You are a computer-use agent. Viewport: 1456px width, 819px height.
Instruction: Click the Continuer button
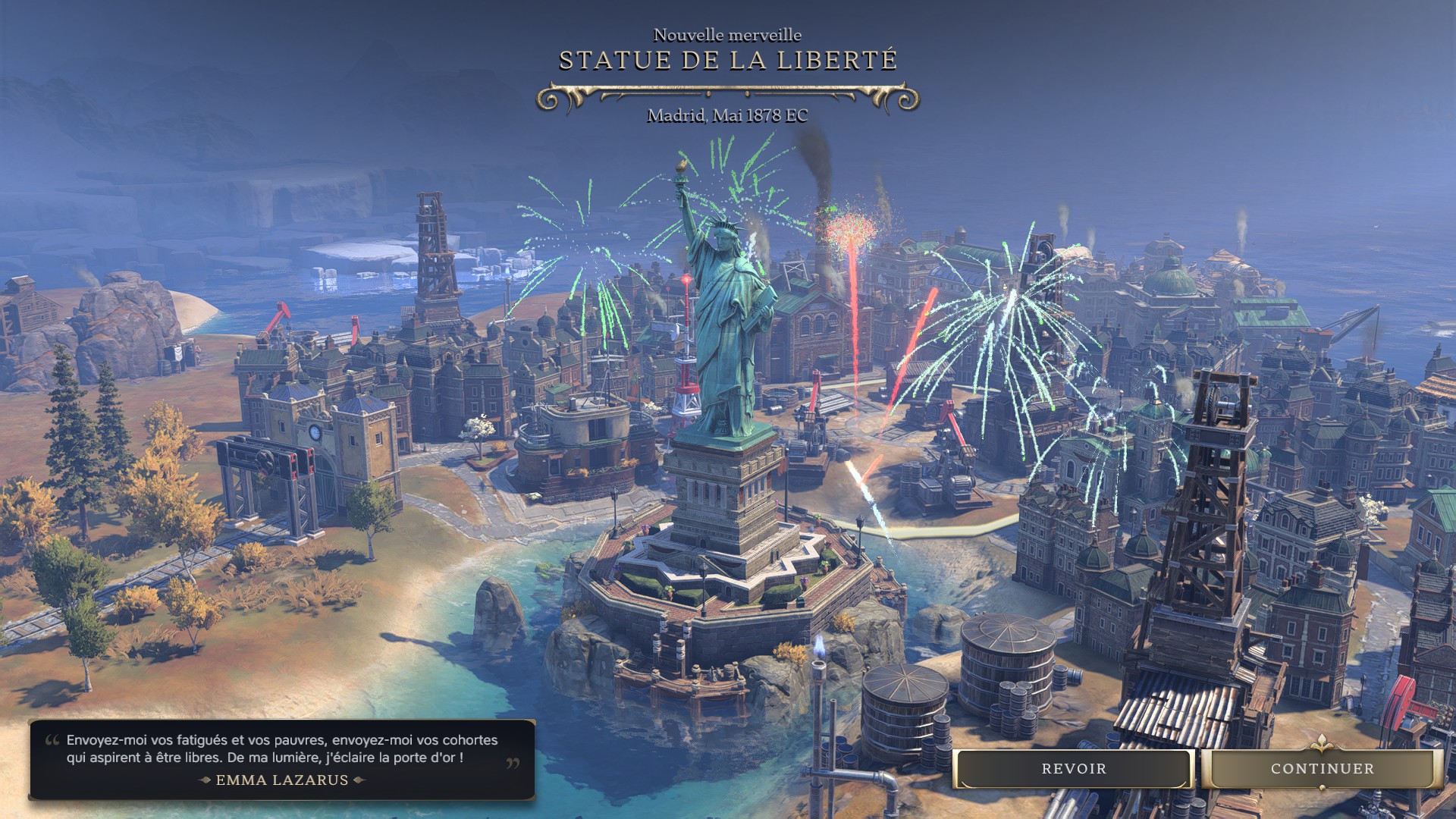(1322, 769)
